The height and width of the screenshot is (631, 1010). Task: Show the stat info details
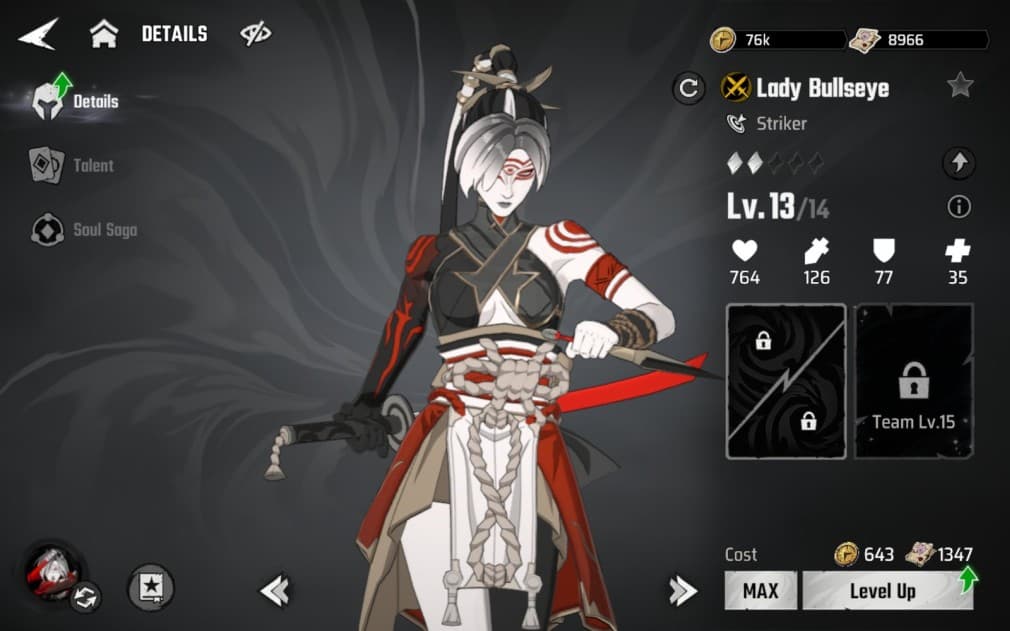click(958, 207)
